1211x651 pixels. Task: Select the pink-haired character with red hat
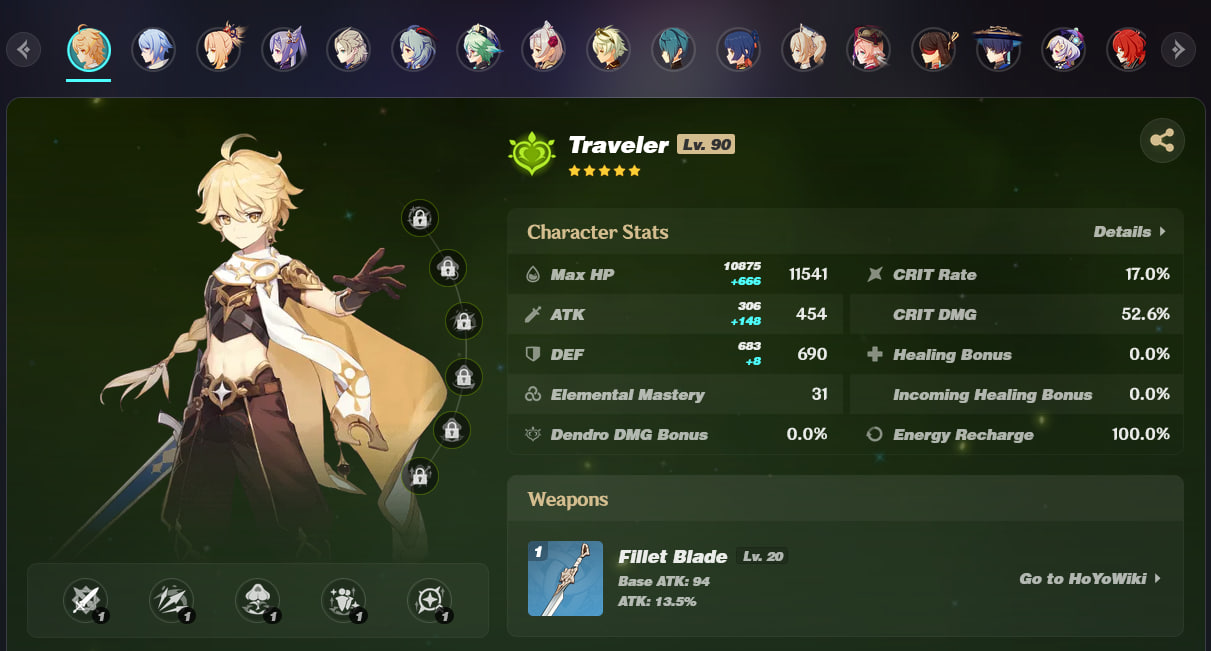(867, 48)
